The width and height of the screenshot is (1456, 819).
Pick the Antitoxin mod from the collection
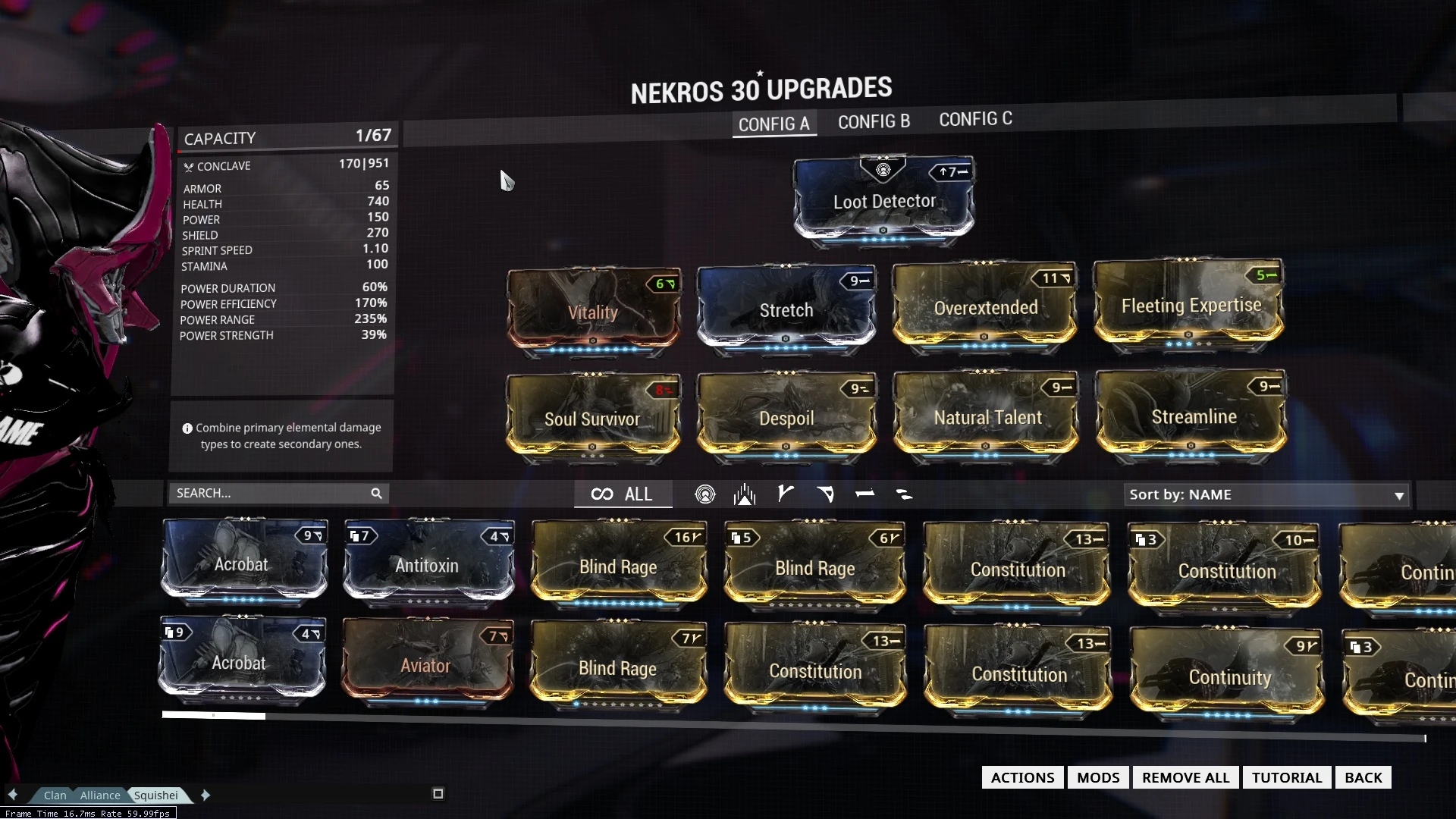point(428,565)
